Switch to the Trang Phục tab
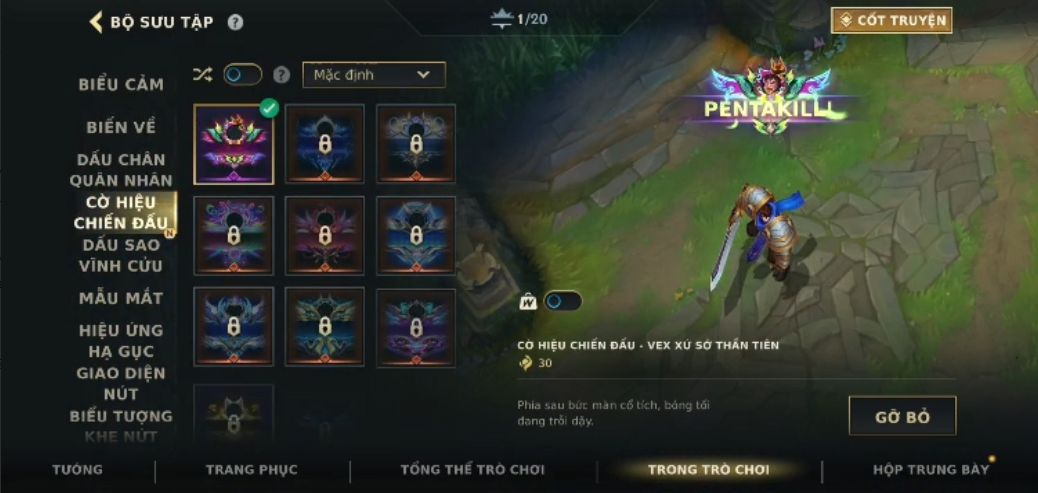 (251, 469)
